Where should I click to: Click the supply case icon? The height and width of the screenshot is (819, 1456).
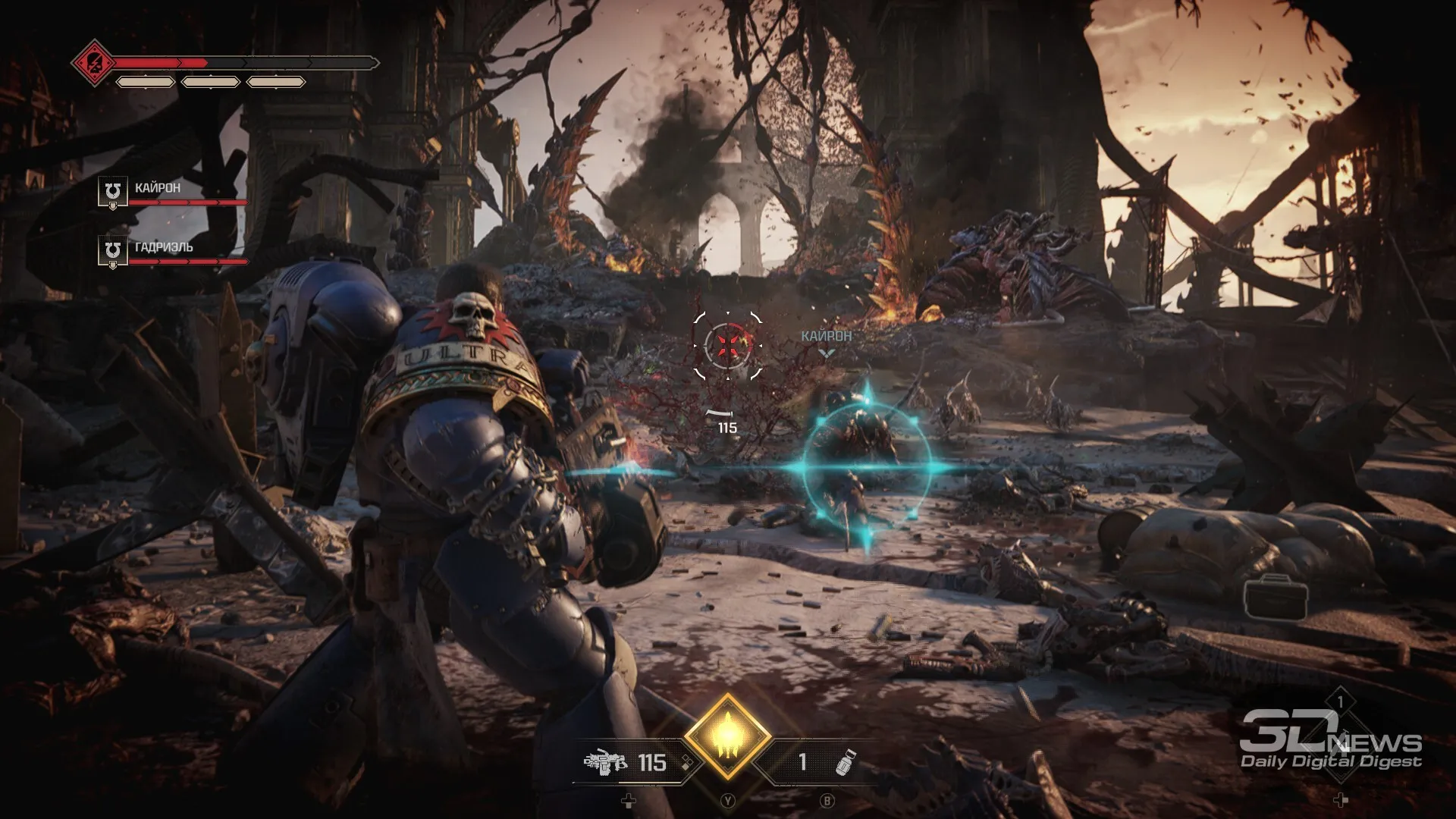click(x=1276, y=598)
